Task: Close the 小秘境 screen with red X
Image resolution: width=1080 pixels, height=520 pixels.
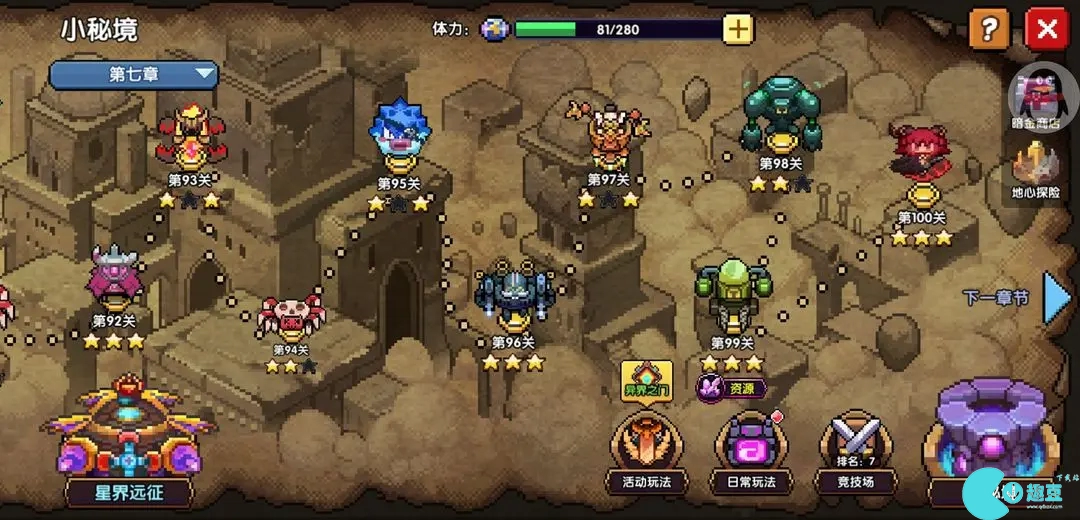Action: click(1046, 29)
